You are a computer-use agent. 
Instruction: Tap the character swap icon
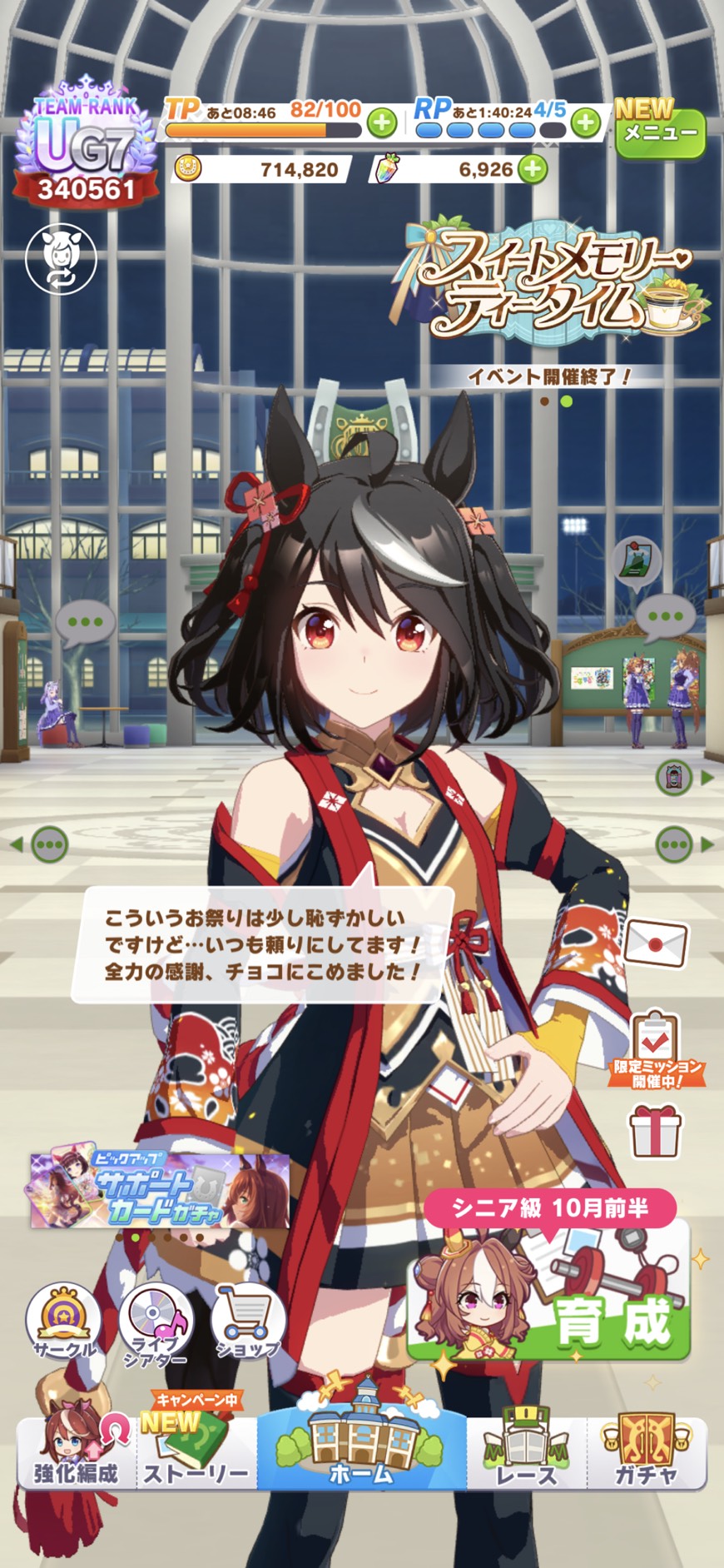click(x=61, y=258)
